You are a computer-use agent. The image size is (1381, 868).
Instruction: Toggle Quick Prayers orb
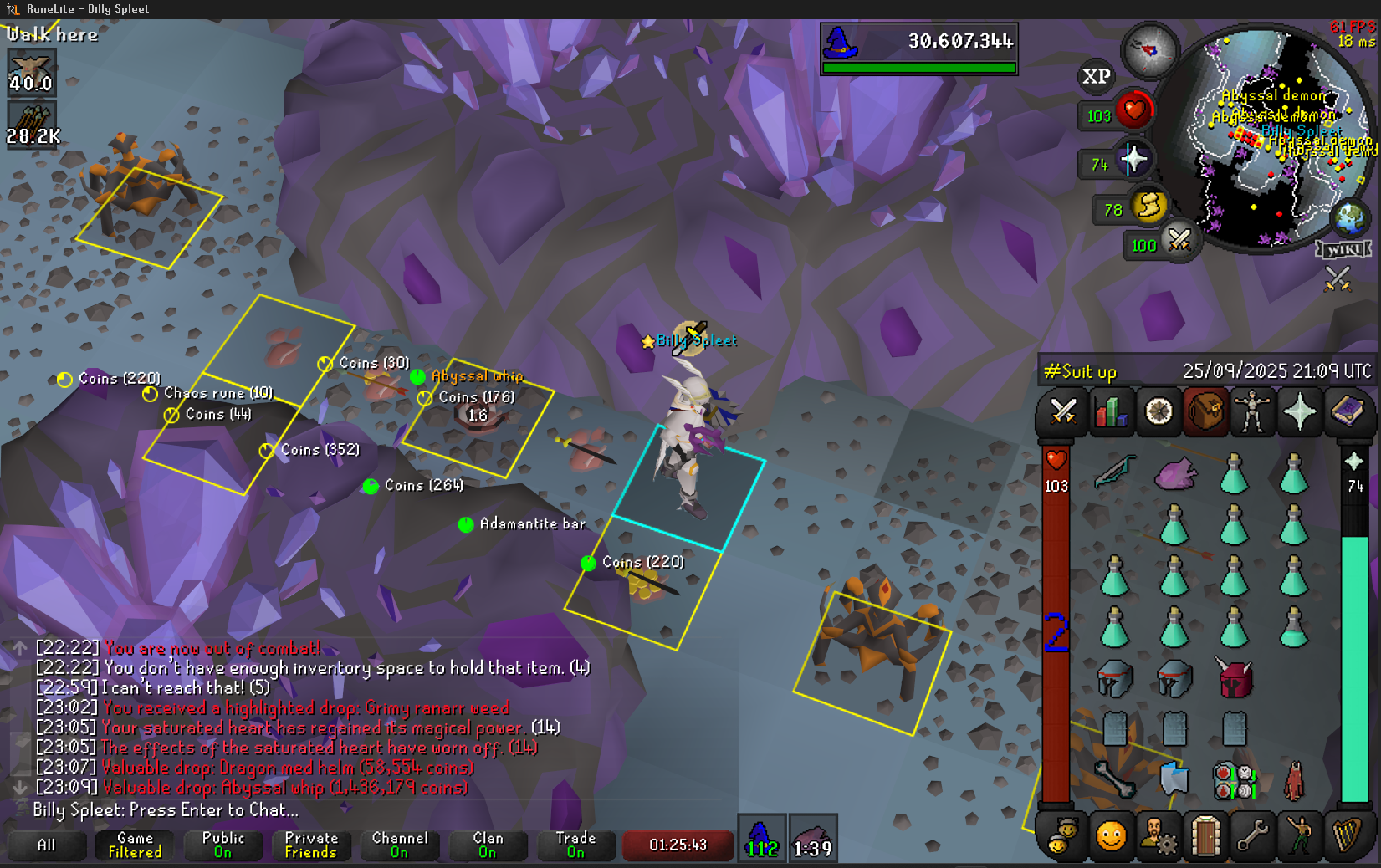click(1133, 160)
